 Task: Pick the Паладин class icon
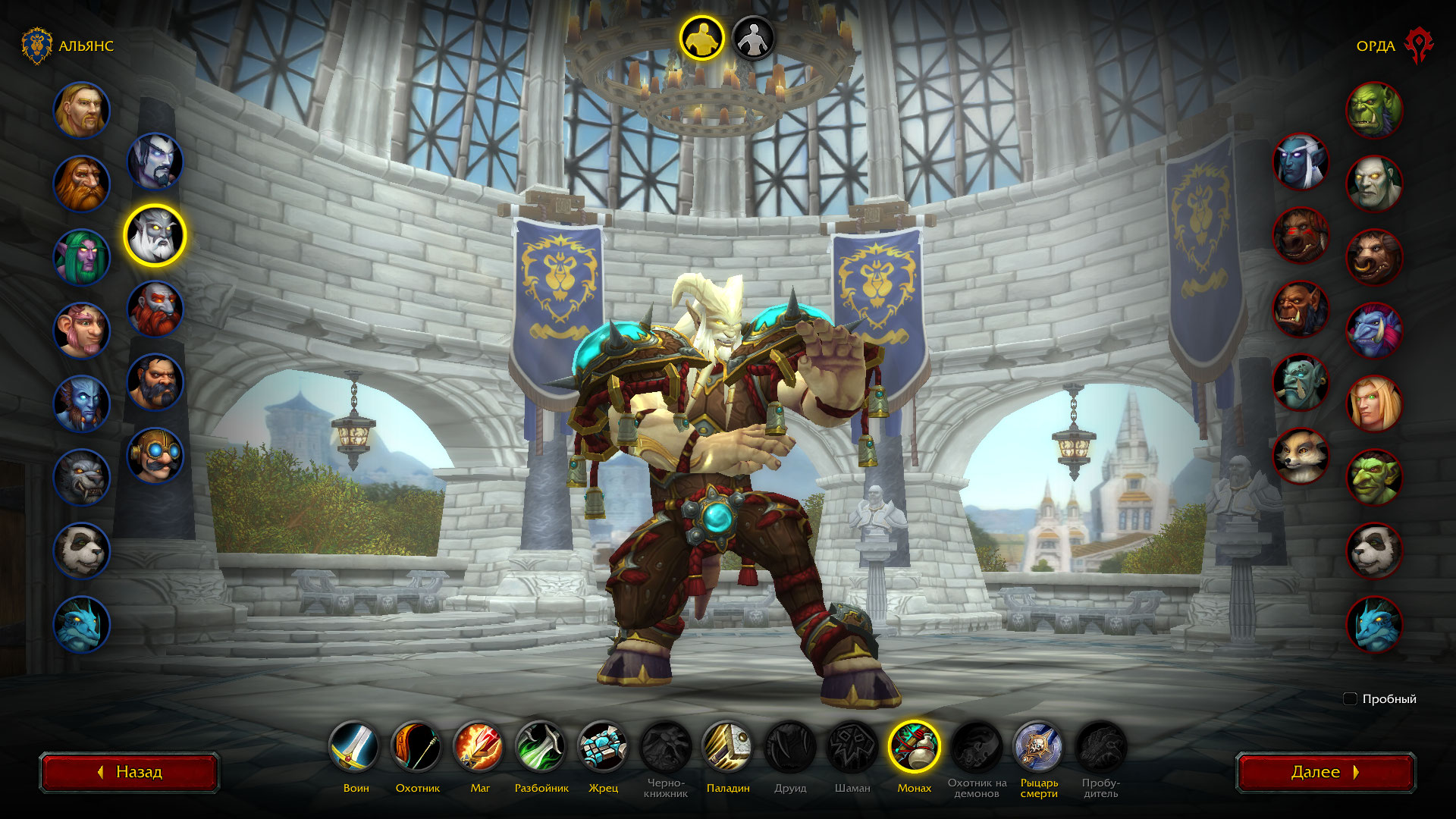click(x=727, y=747)
